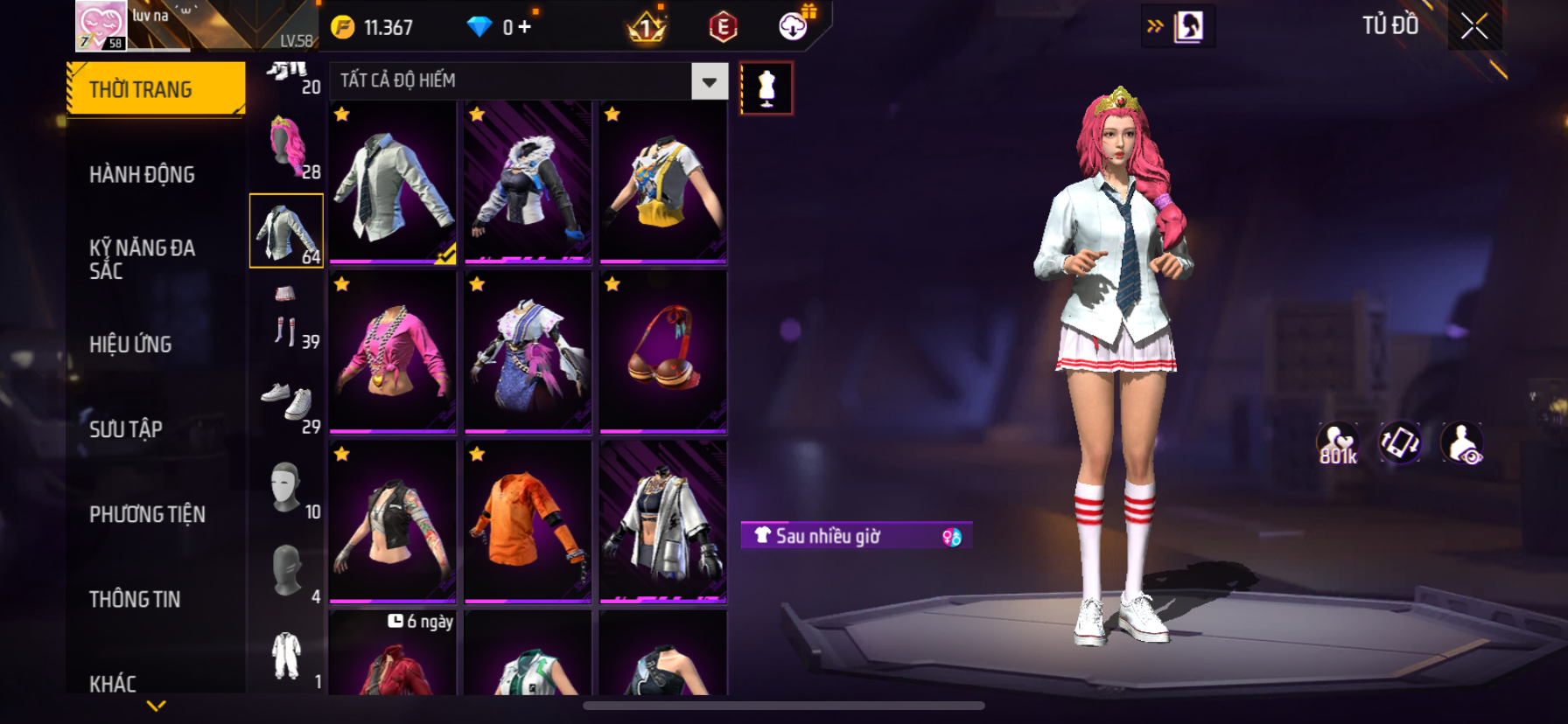Image resolution: width=1568 pixels, height=724 pixels.
Task: Toggle the character view eye icon
Action: [1462, 443]
